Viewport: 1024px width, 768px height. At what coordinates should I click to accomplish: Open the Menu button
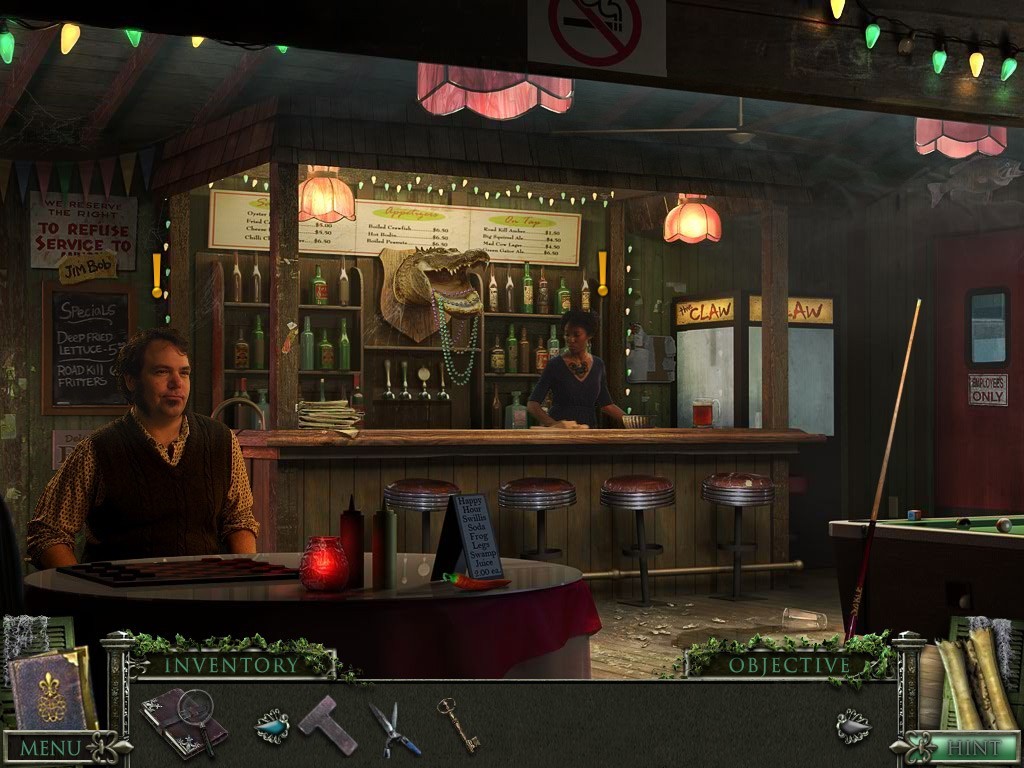pos(52,747)
